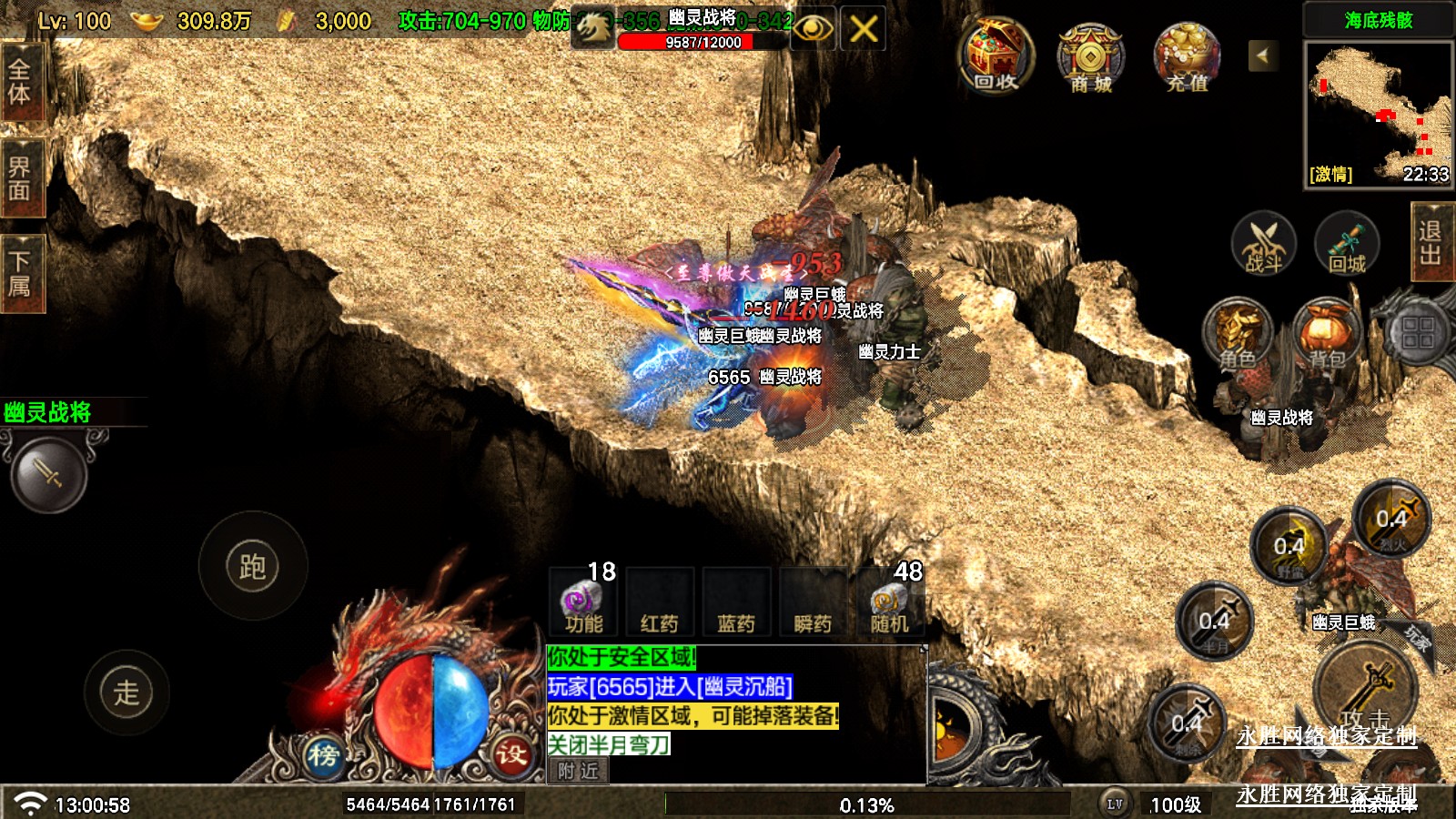Use the 随机 teleport scroll slot

pyautogui.click(x=888, y=604)
